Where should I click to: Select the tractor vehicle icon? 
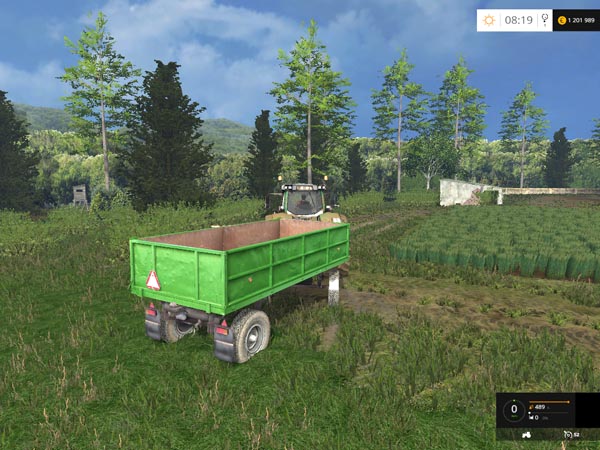(x=528, y=434)
